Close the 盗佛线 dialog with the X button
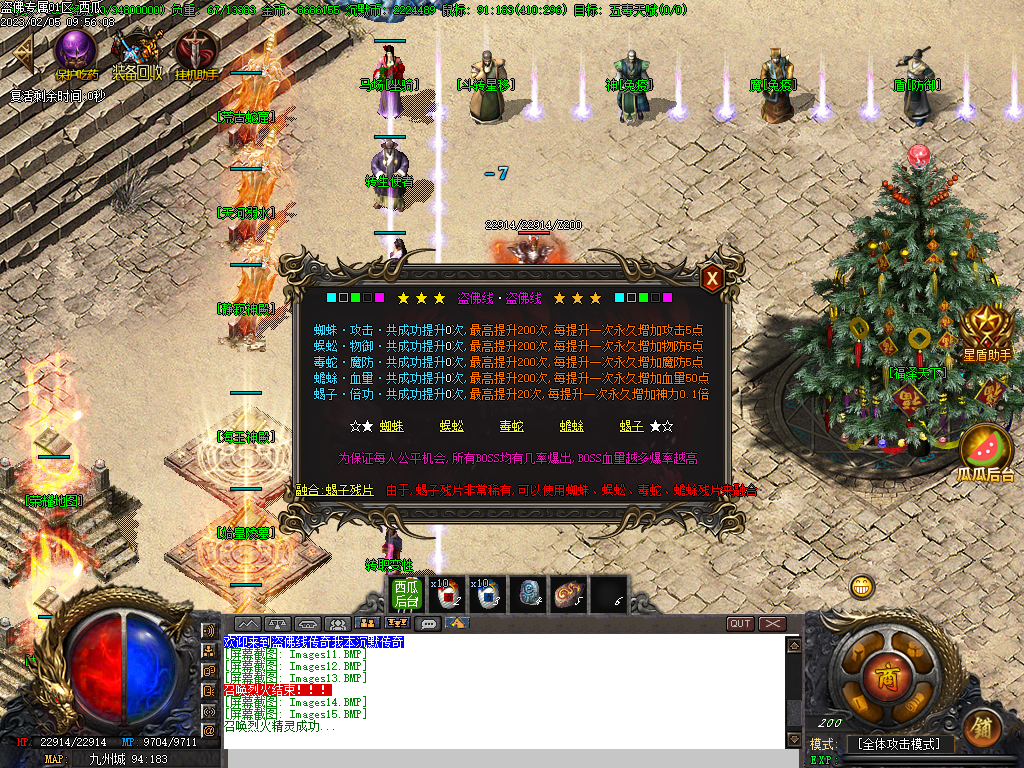The width and height of the screenshot is (1024, 768). pyautogui.click(x=712, y=279)
